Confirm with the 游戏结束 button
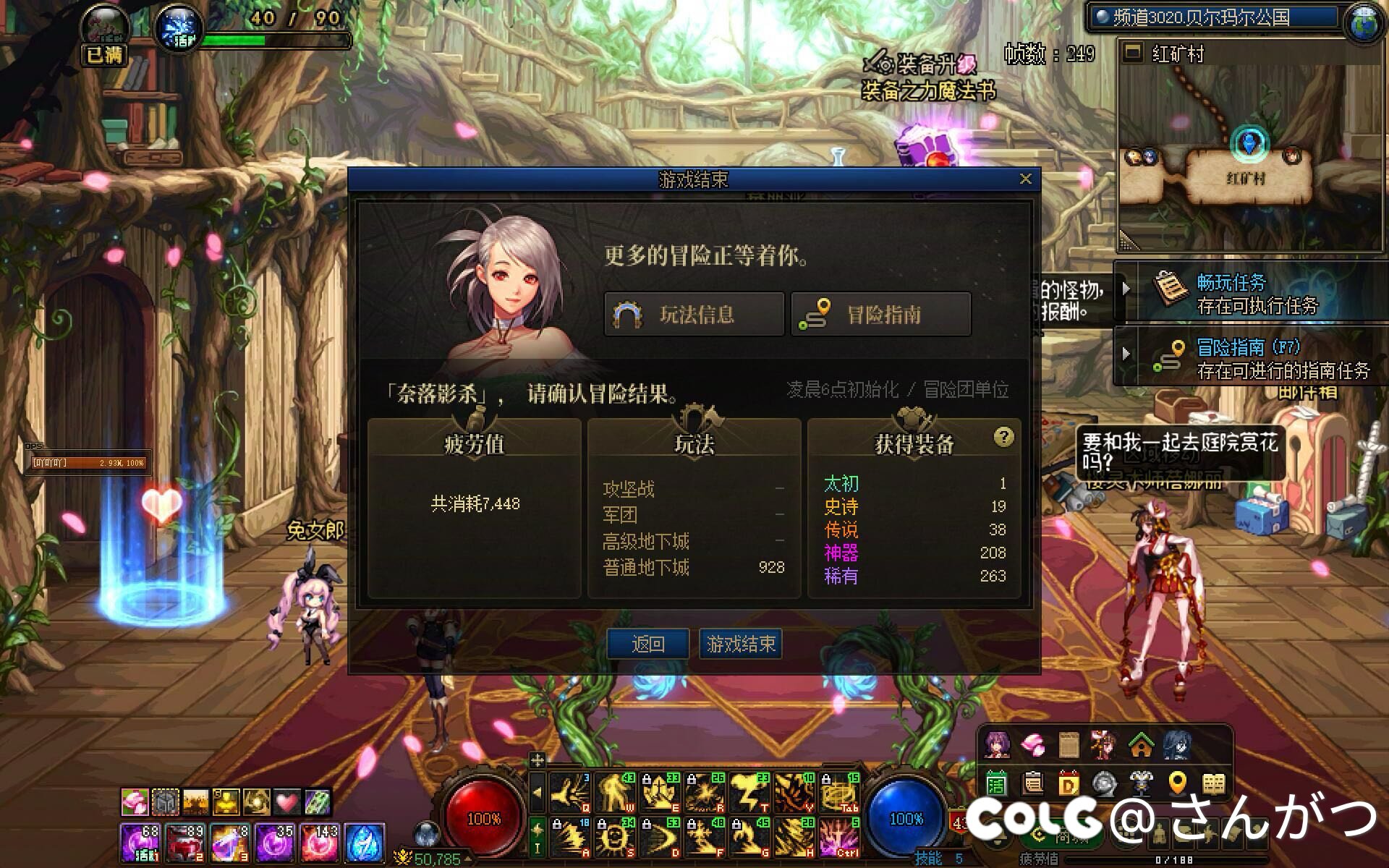Screen dimensions: 1389x868 (x=741, y=644)
